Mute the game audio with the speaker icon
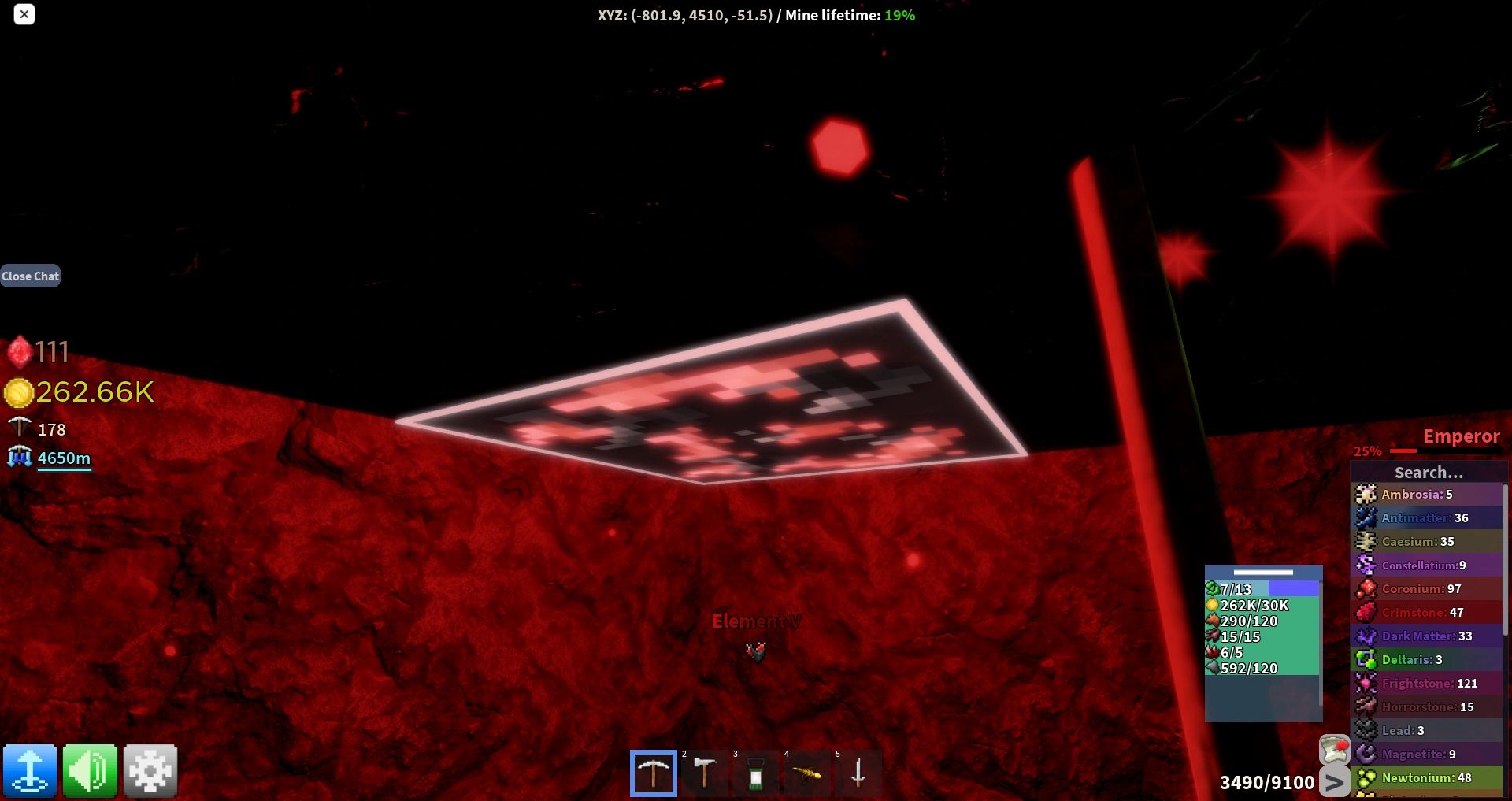 click(x=90, y=770)
